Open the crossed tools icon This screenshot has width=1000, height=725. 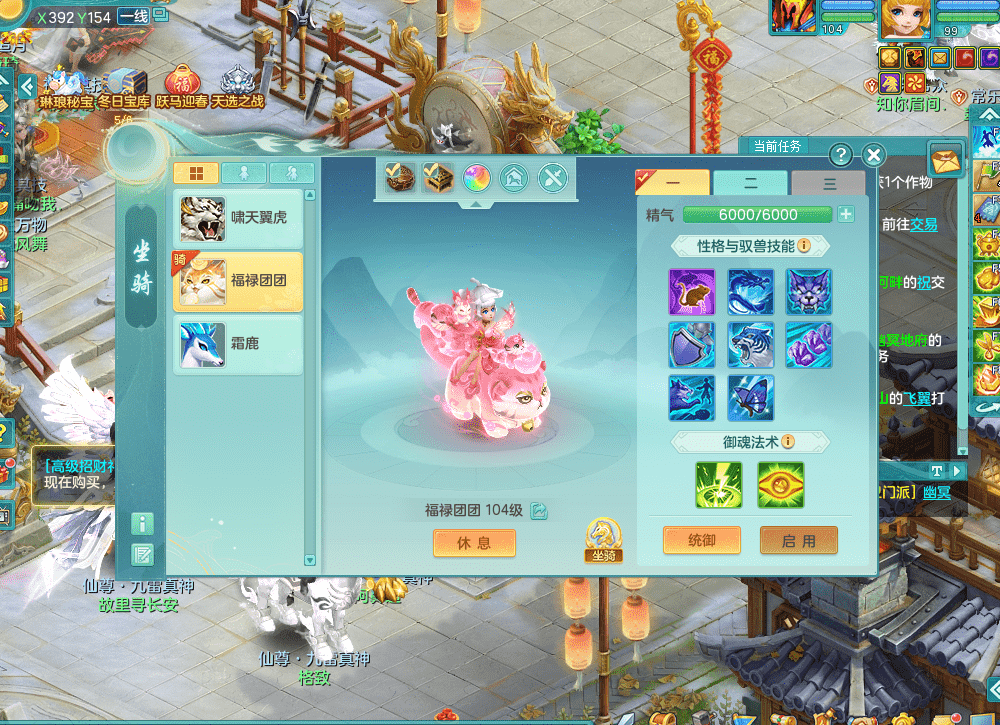click(553, 178)
